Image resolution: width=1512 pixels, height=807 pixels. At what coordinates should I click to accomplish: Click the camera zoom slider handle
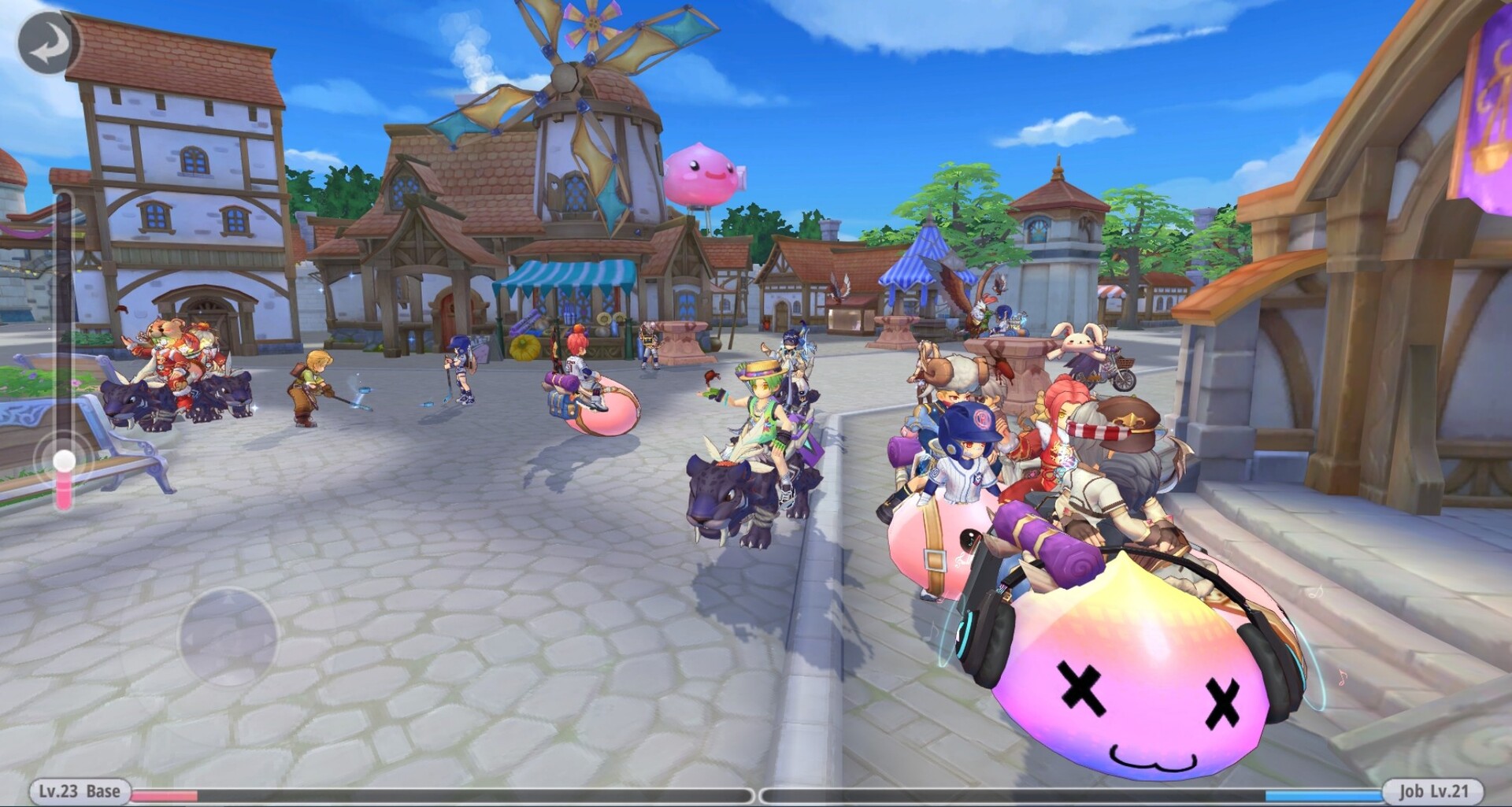tap(64, 461)
